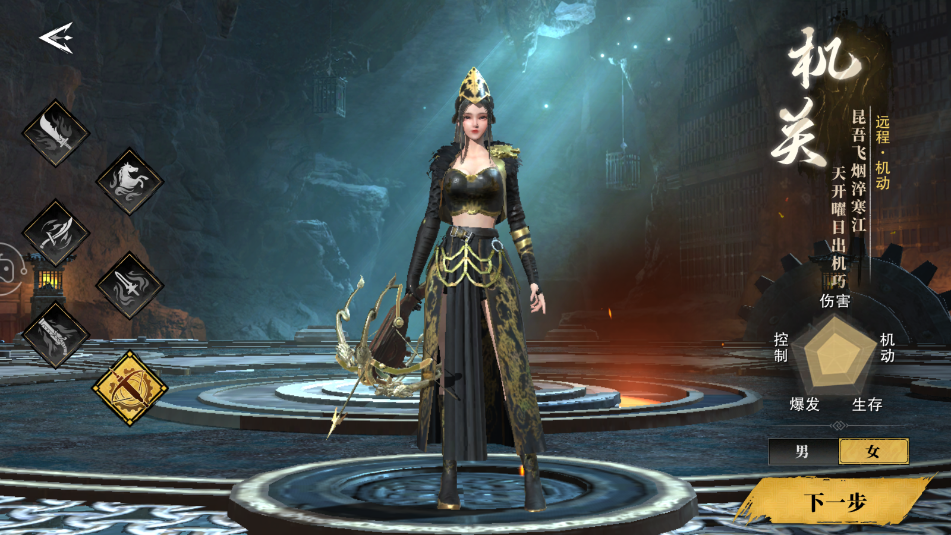This screenshot has width=951, height=535.
Task: Select the flaming broadsword class icon
Action: coord(56,133)
